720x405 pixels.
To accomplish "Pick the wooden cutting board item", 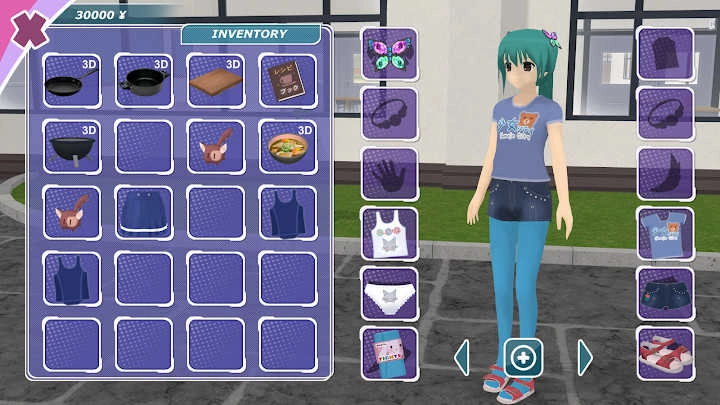I will pos(216,81).
